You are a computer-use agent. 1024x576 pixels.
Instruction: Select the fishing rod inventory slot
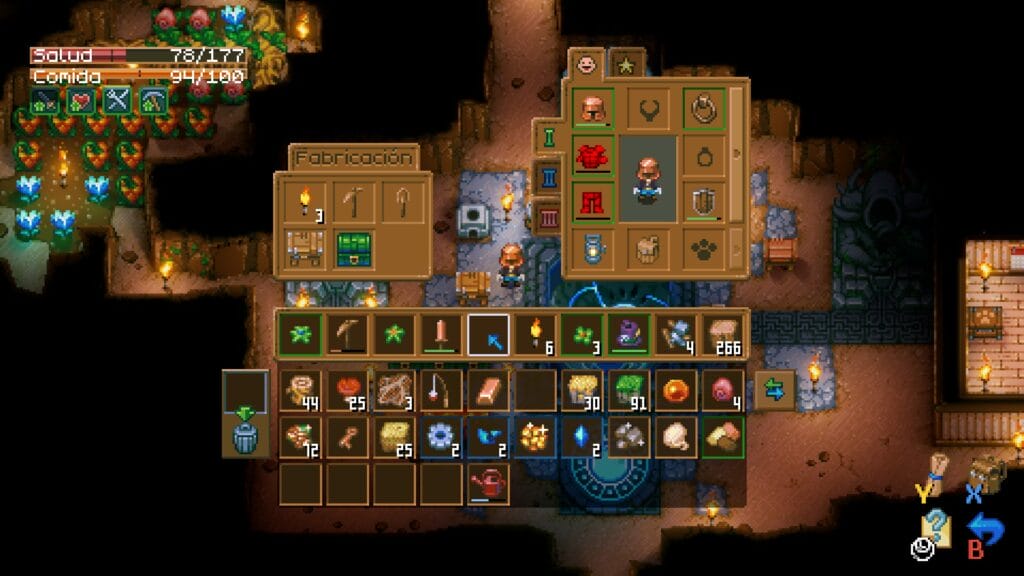441,391
